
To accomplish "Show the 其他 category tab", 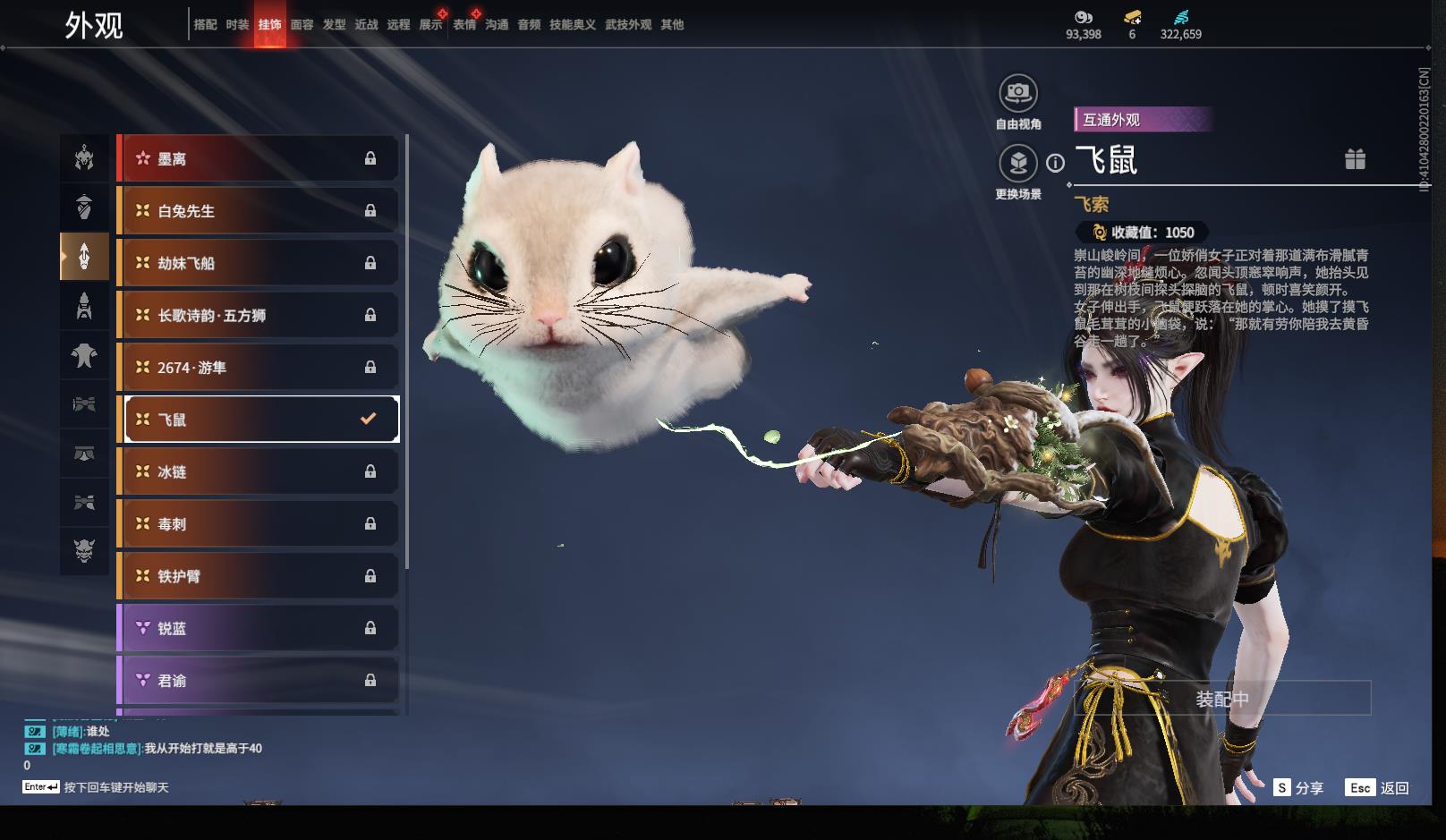I will 672,25.
